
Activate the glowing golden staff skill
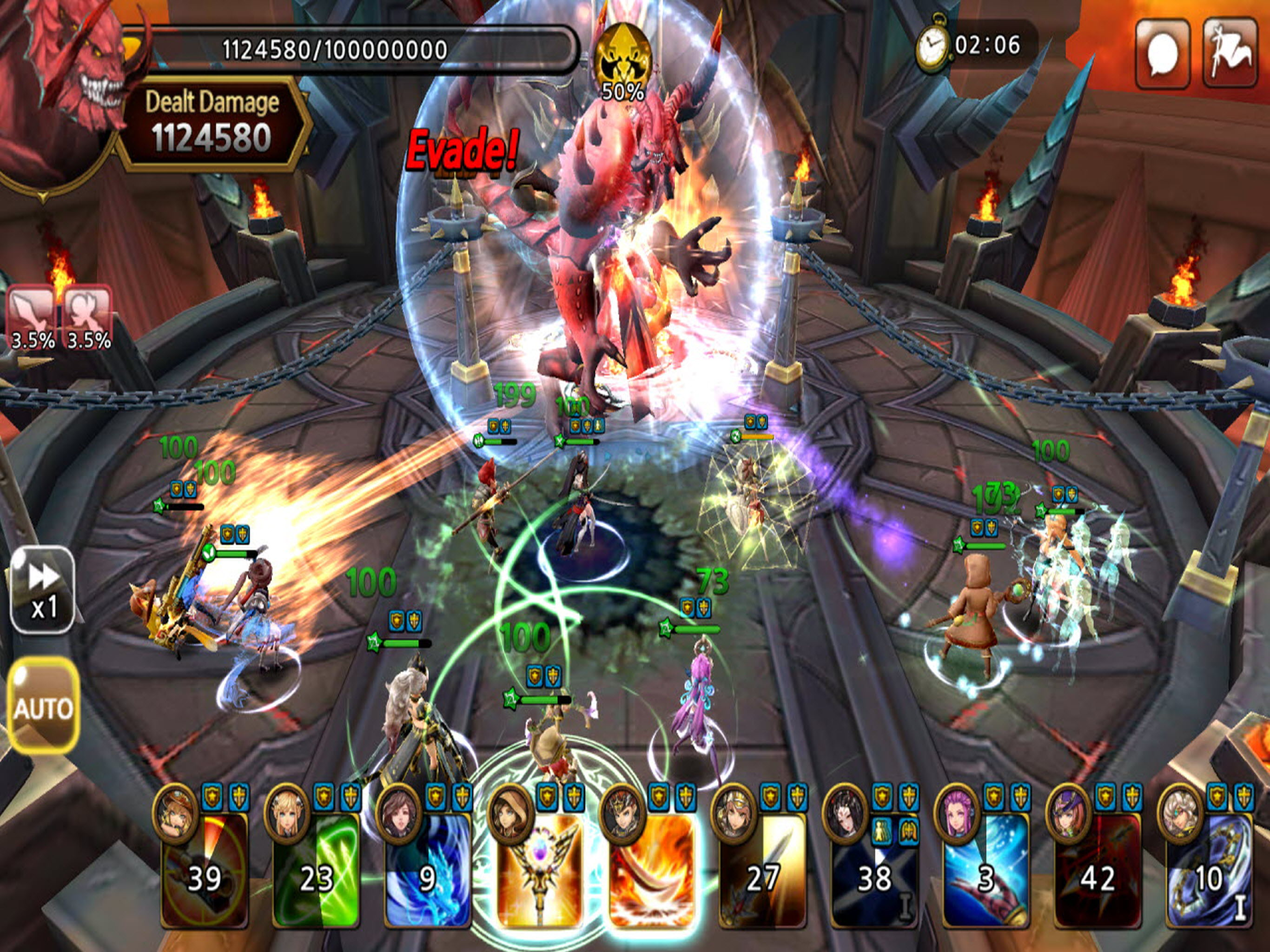pos(539,870)
